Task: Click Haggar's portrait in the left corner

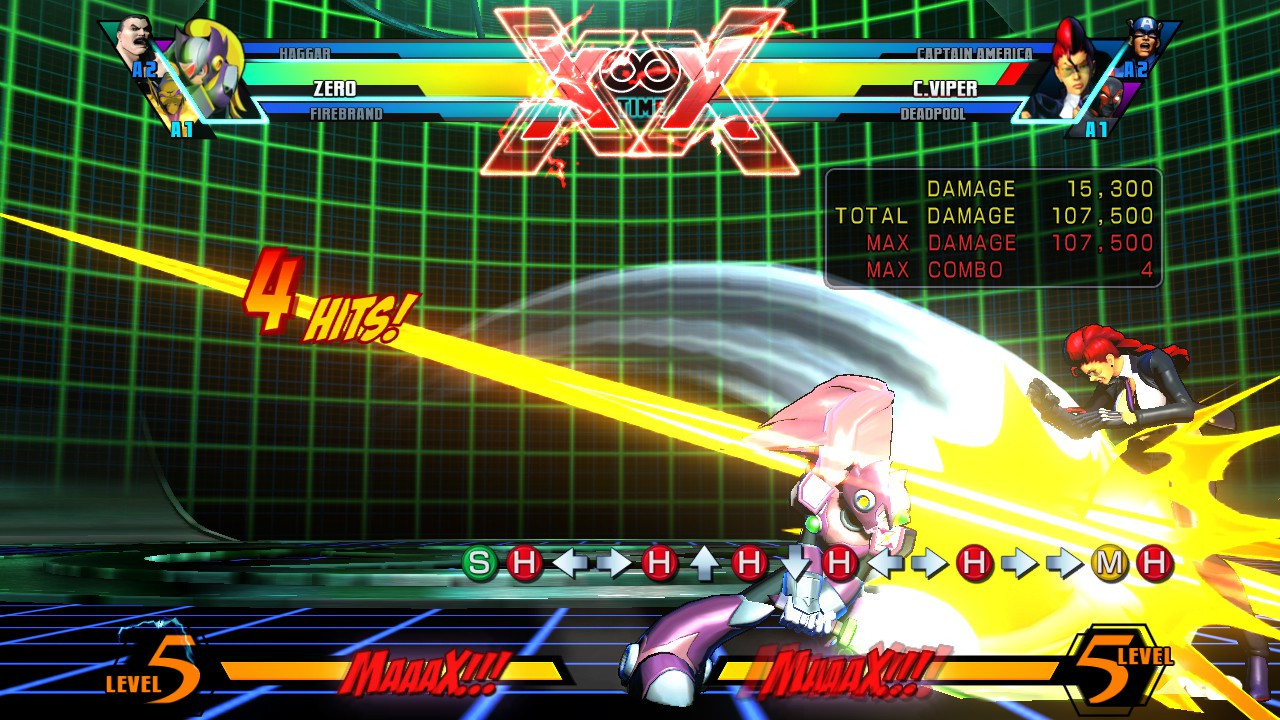Action: (133, 37)
